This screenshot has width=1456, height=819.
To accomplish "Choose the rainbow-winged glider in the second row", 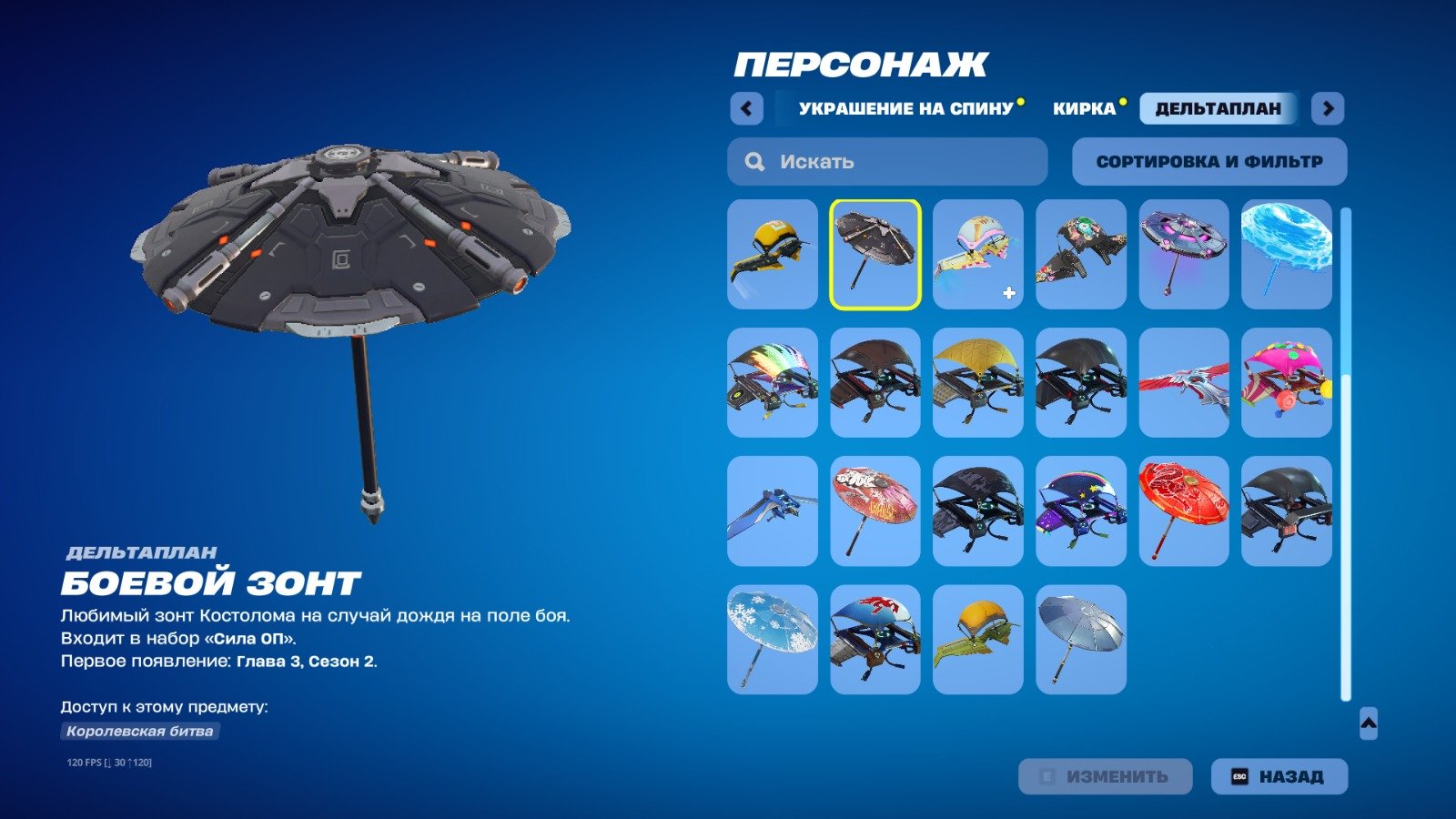I will tap(772, 382).
